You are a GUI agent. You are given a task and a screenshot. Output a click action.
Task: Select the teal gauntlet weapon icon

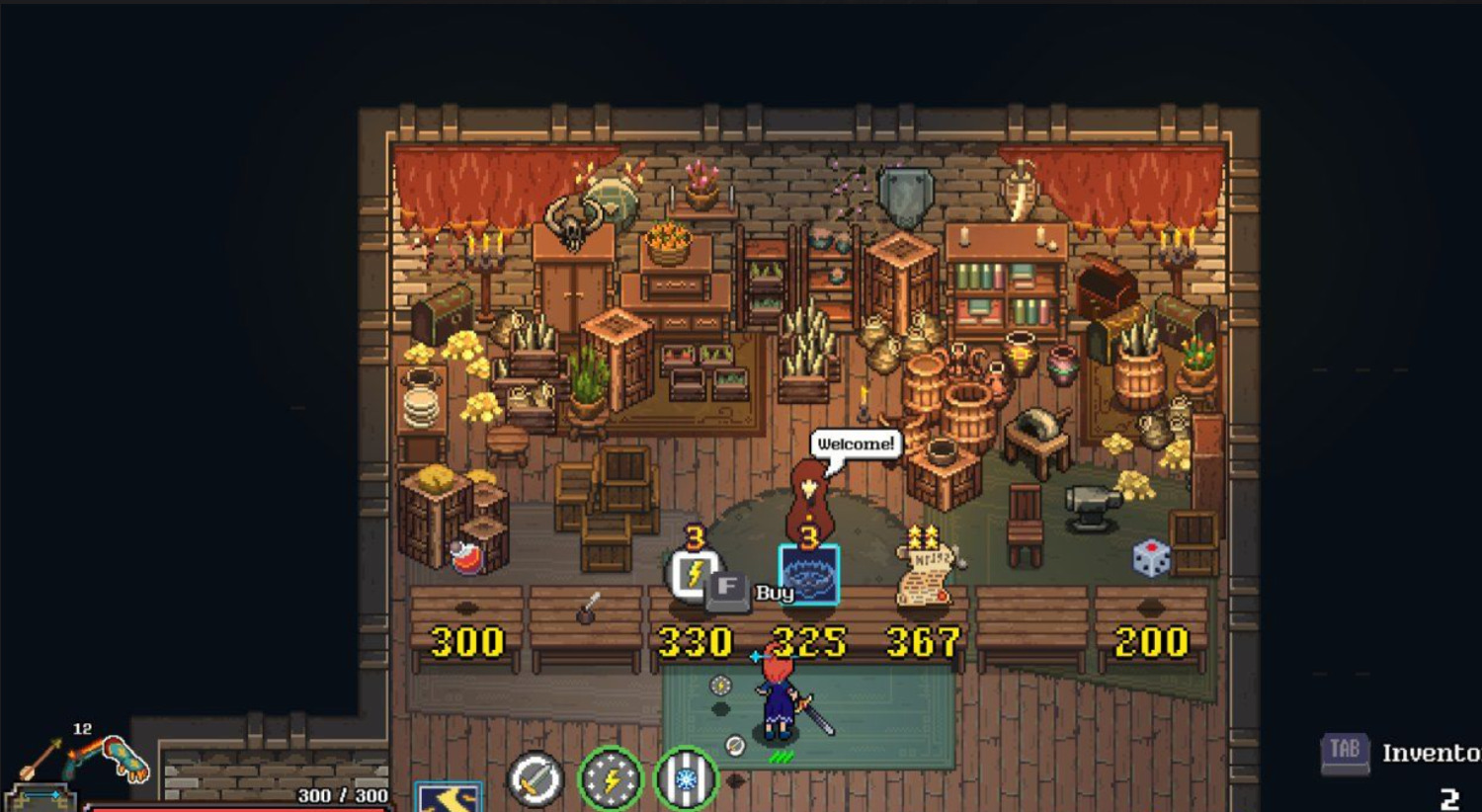127,759
